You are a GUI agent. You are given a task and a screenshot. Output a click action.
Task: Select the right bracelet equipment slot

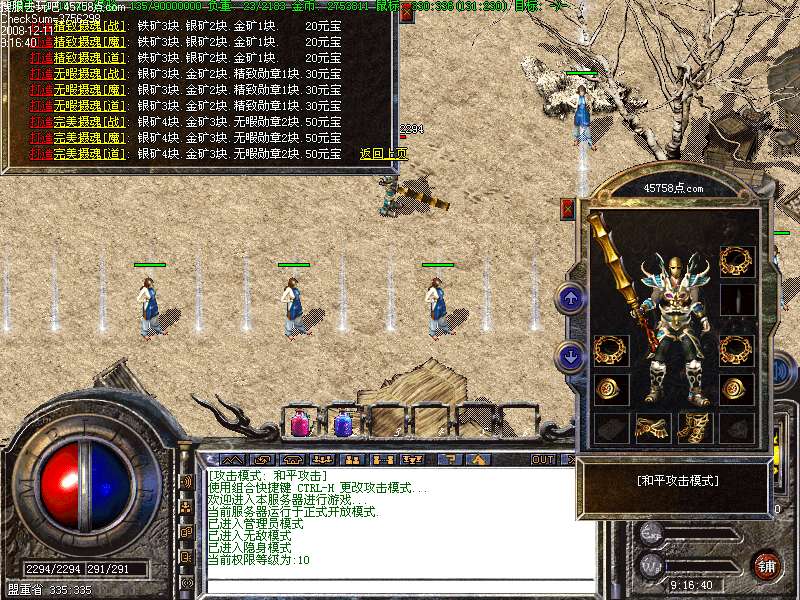[736, 349]
